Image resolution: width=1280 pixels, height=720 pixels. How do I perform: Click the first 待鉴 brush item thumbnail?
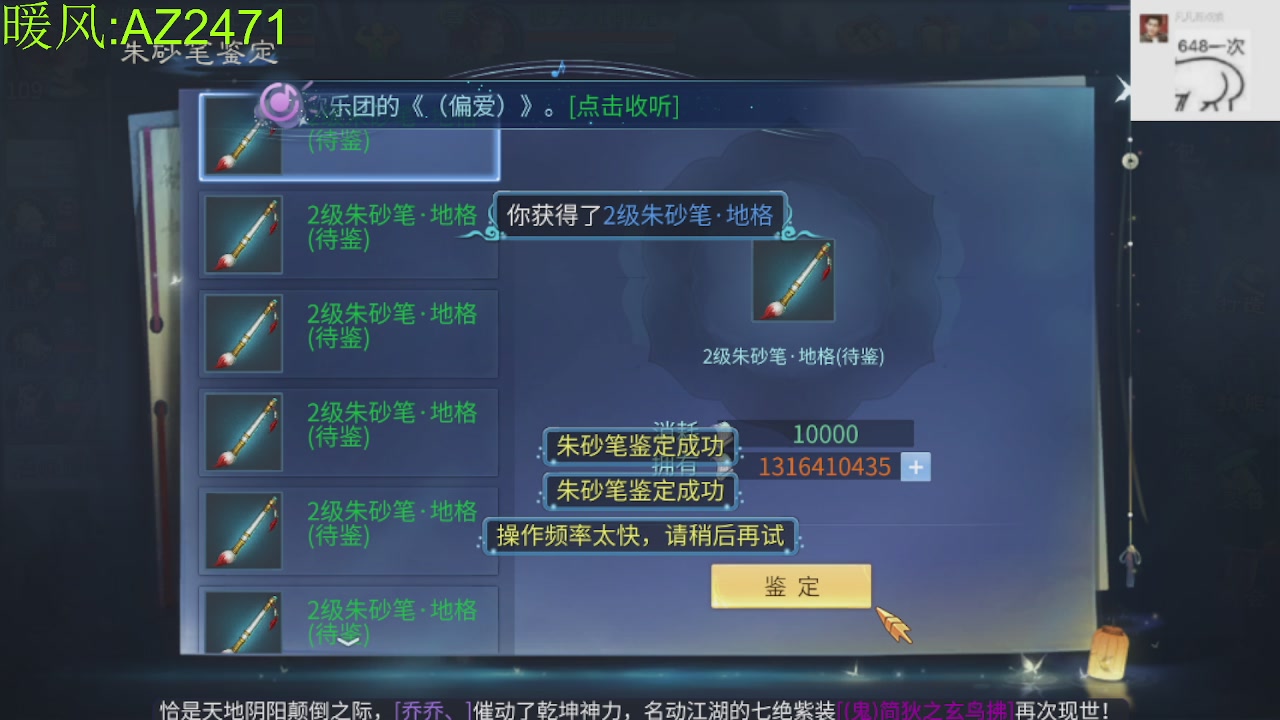click(242, 136)
